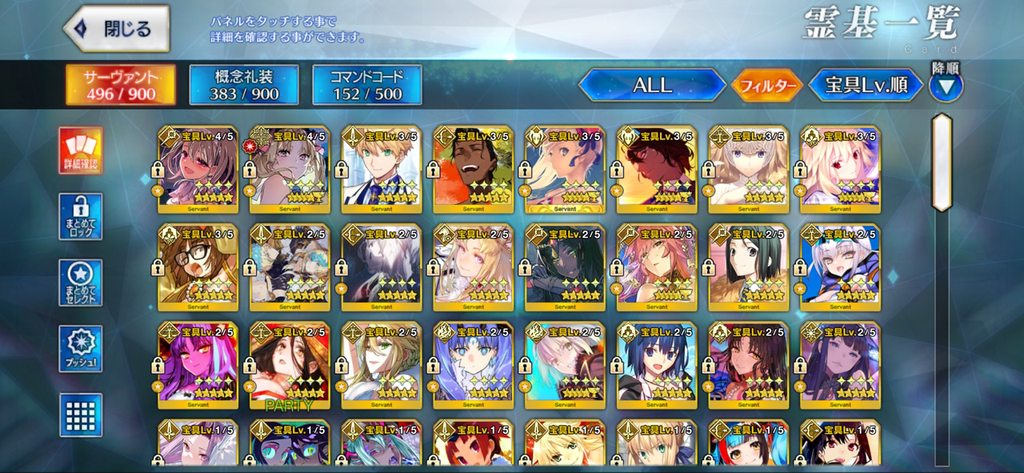Choose the blond servant in blue suit
Screen dimensions: 1024x473
point(381,166)
